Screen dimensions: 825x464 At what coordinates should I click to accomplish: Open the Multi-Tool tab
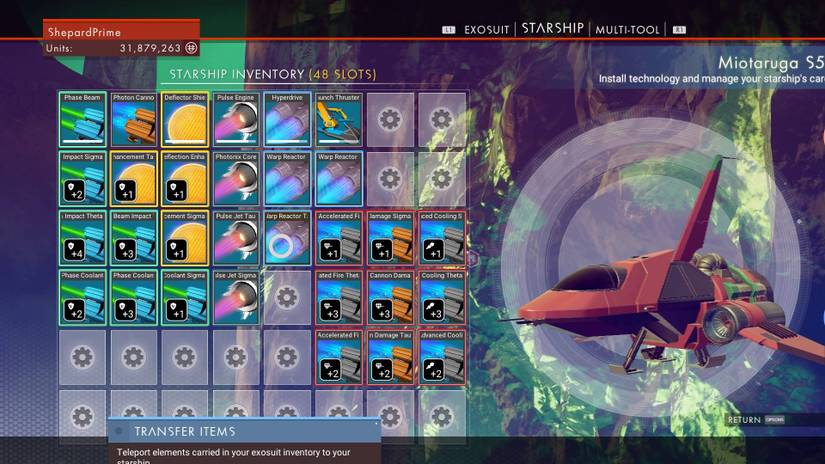(x=626, y=30)
